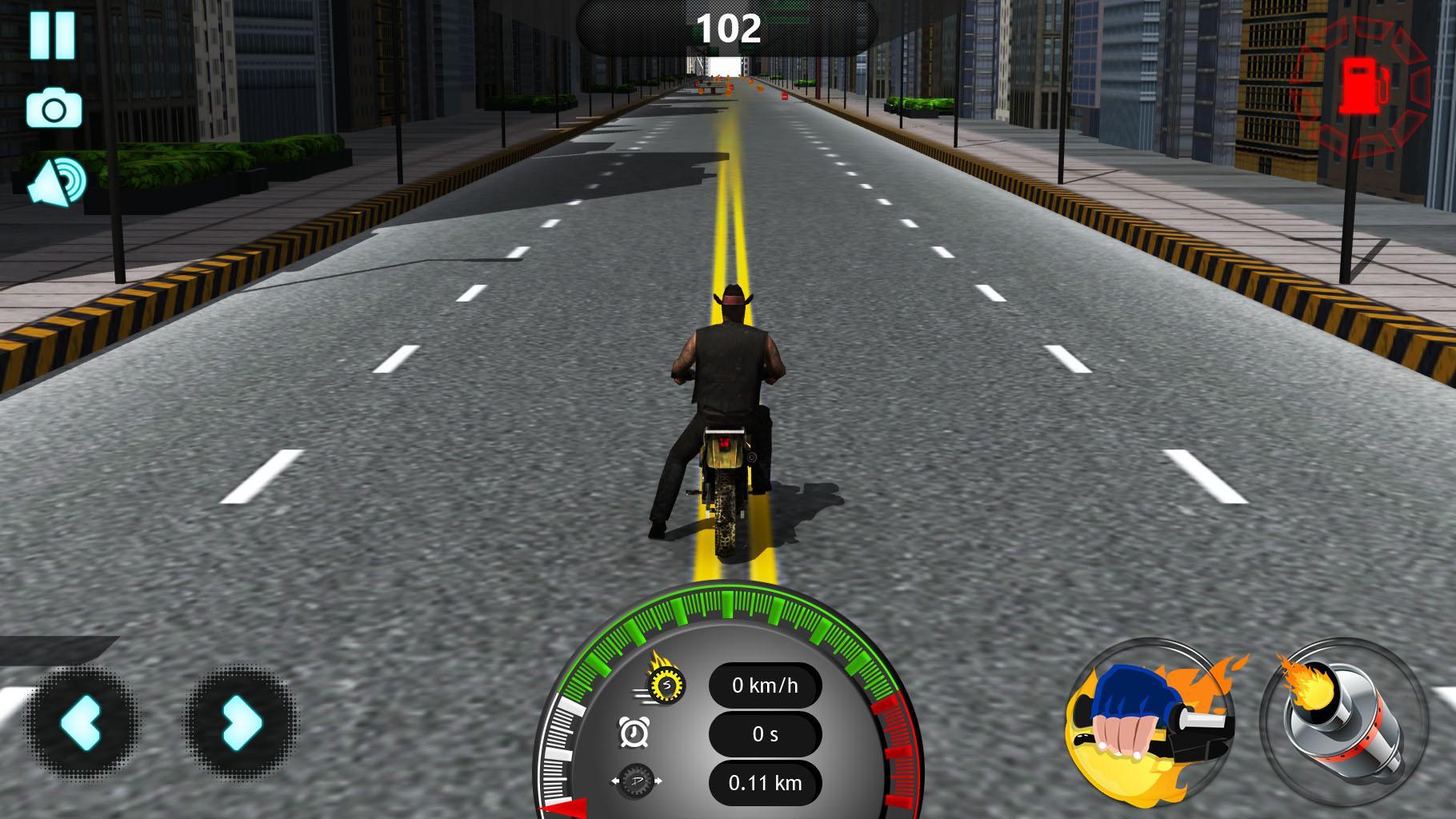
Task: Select the 0 s elapsed time display
Action: 764,734
